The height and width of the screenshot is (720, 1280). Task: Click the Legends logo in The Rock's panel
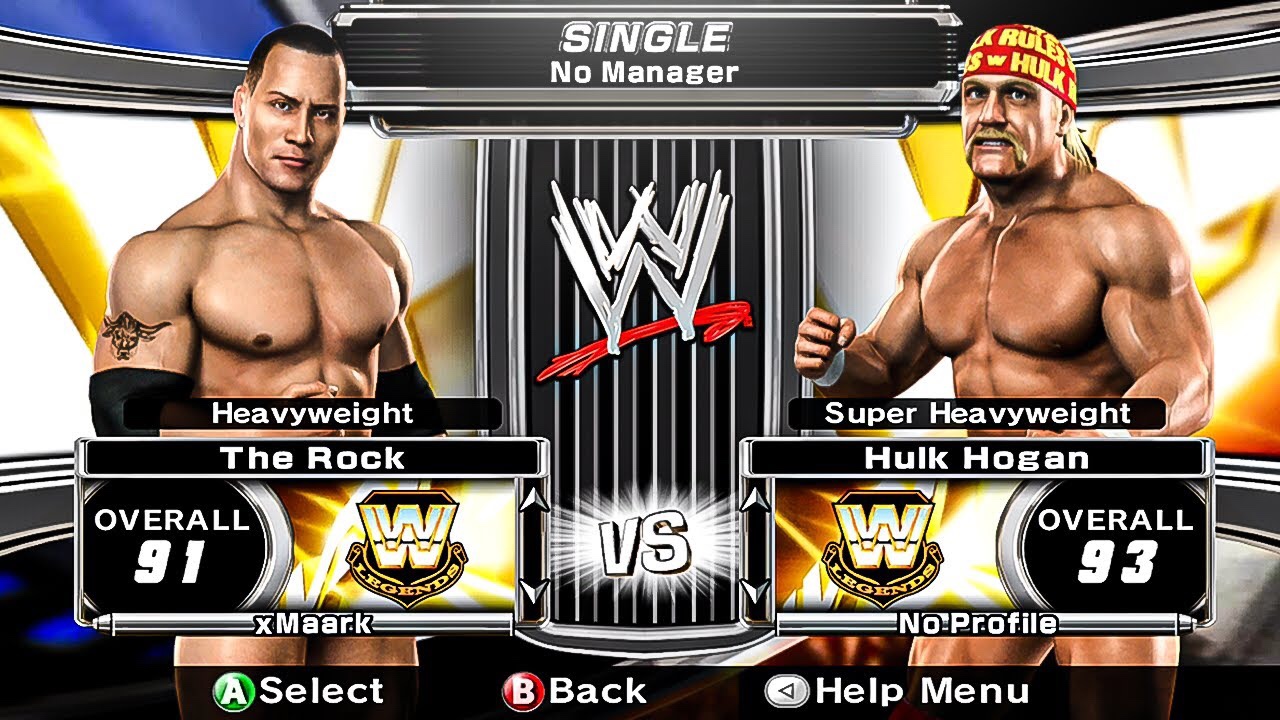407,547
